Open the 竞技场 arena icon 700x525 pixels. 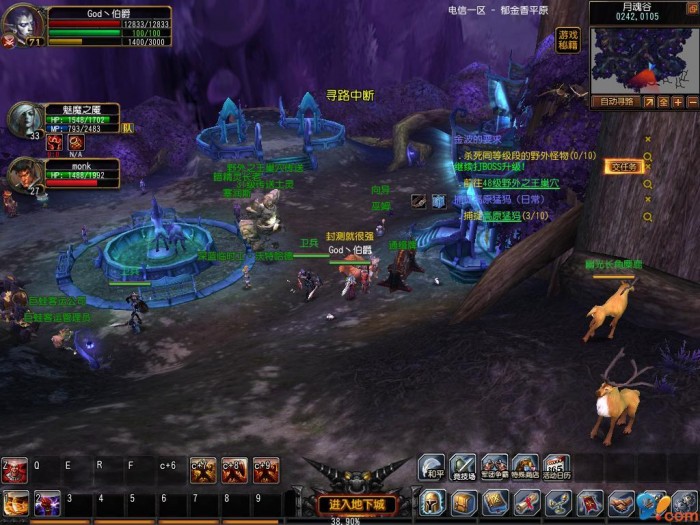[x=462, y=466]
